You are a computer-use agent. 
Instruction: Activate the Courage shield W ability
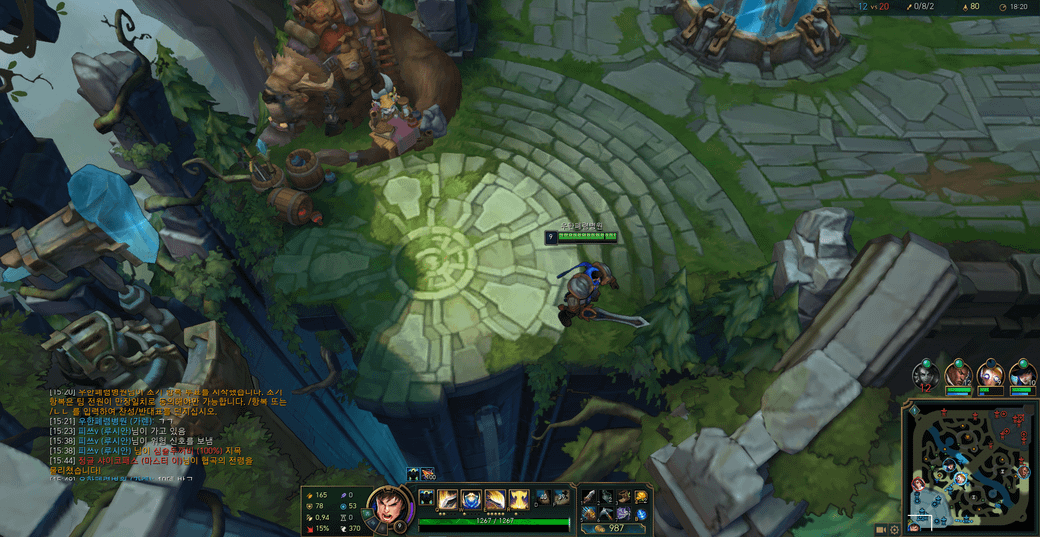pos(471,498)
